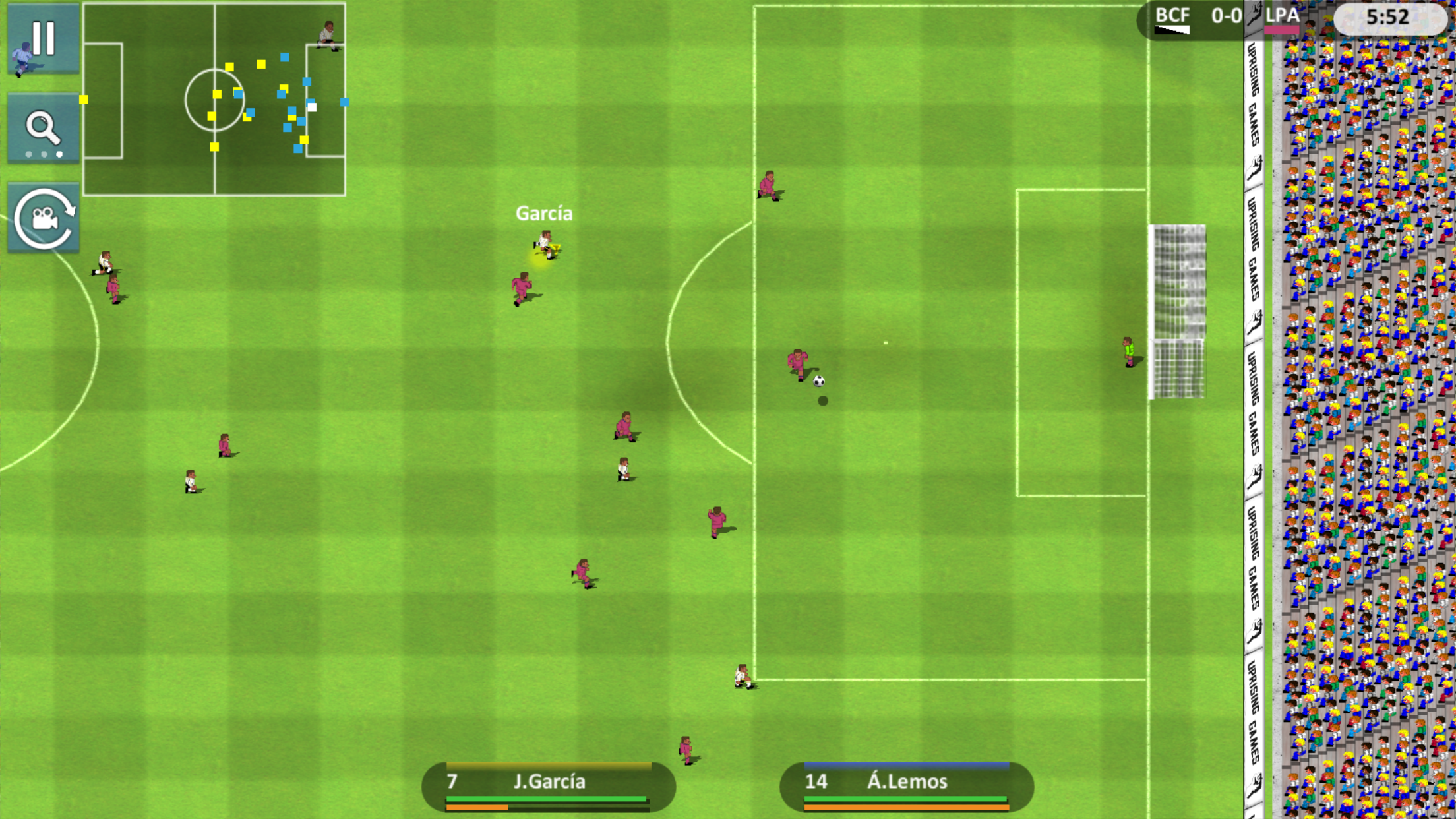Select the Á.Lemos player panel
Screen dimensions: 1456x819
907,786
